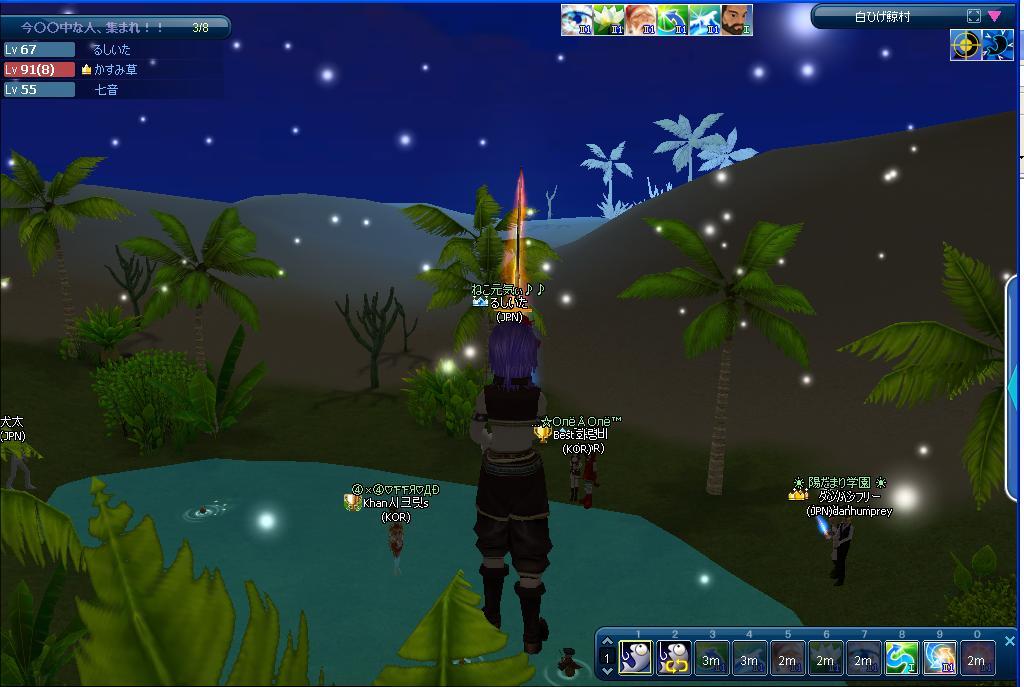
Task: Click the yellow crosshair target icon
Action: click(x=965, y=45)
